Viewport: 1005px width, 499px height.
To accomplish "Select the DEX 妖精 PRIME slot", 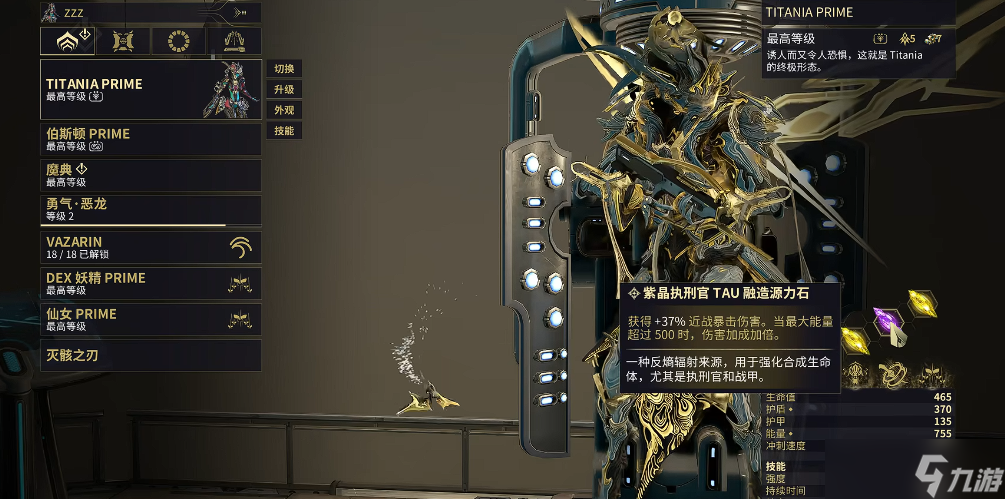I will pyautogui.click(x=150, y=283).
